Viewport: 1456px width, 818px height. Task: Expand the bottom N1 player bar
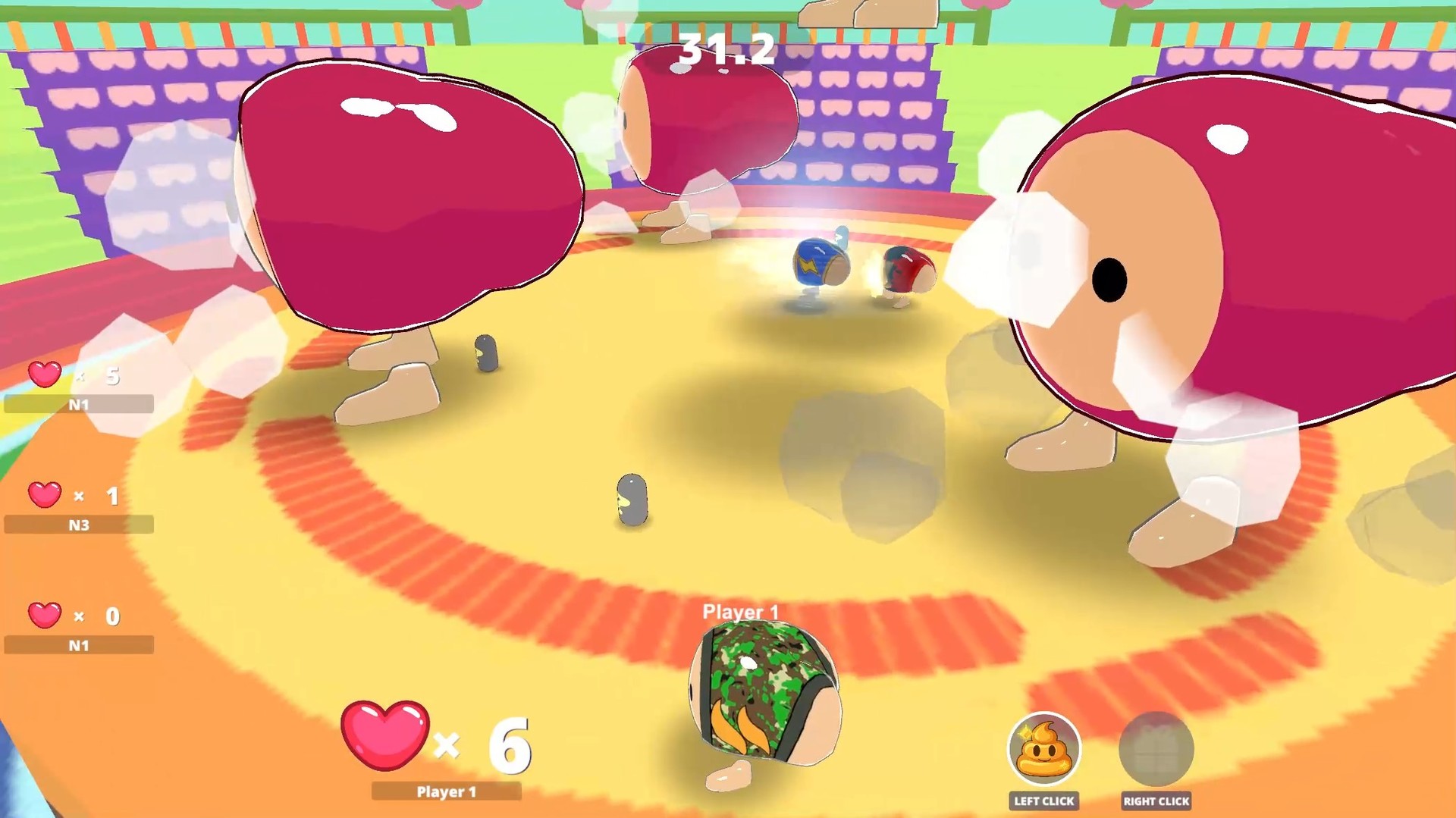click(x=78, y=645)
